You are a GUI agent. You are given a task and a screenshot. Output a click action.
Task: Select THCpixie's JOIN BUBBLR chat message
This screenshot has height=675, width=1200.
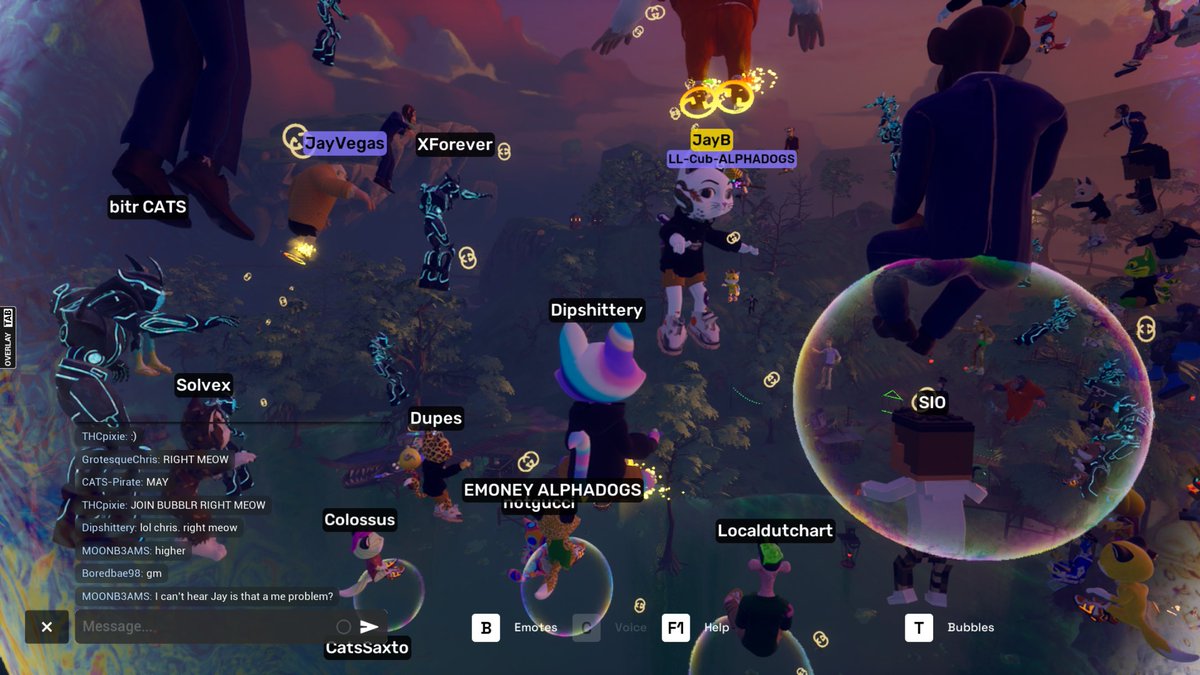173,505
